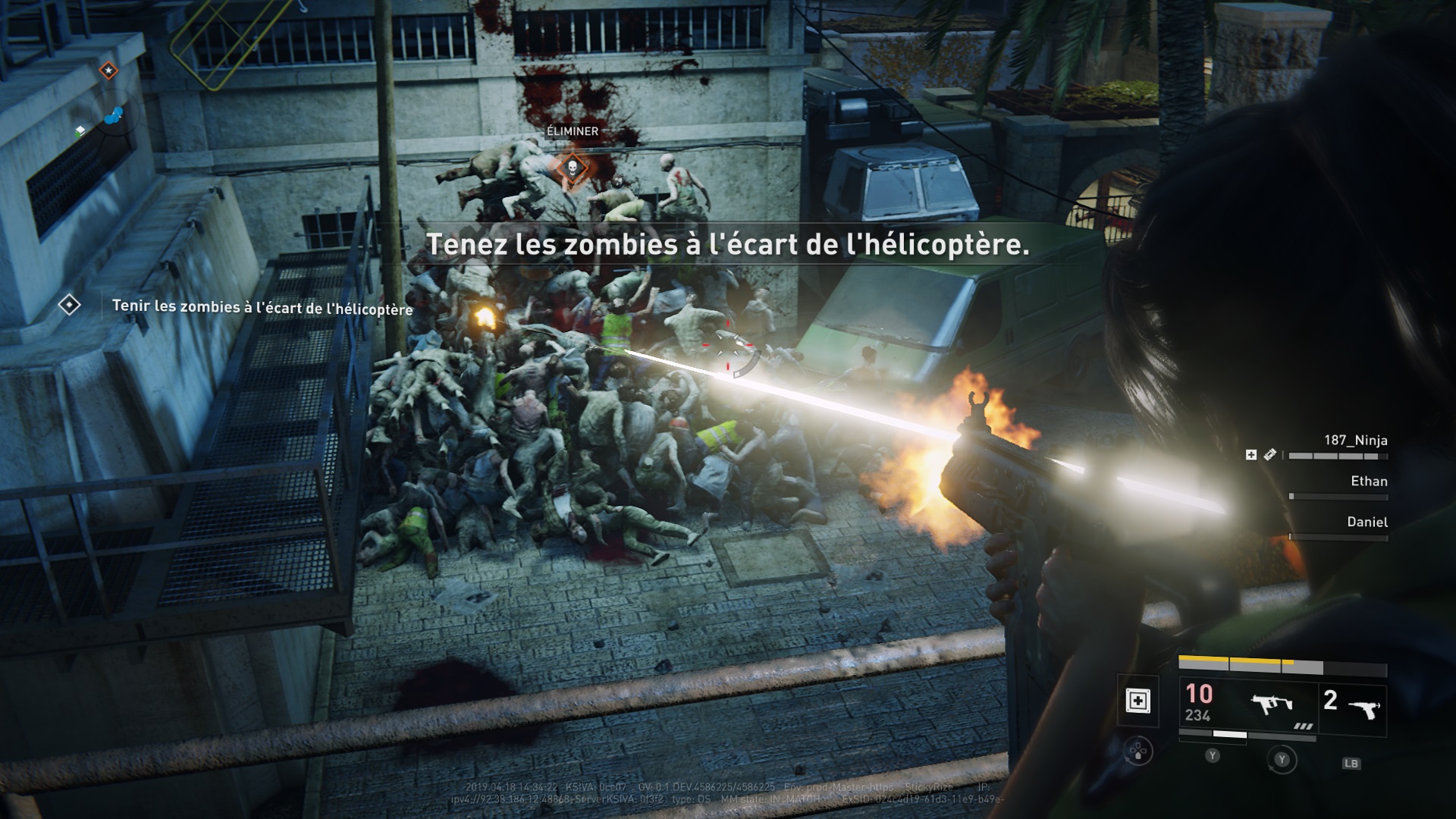Pick teammate Daniel in the squad list
The height and width of the screenshot is (819, 1456).
pyautogui.click(x=1367, y=522)
